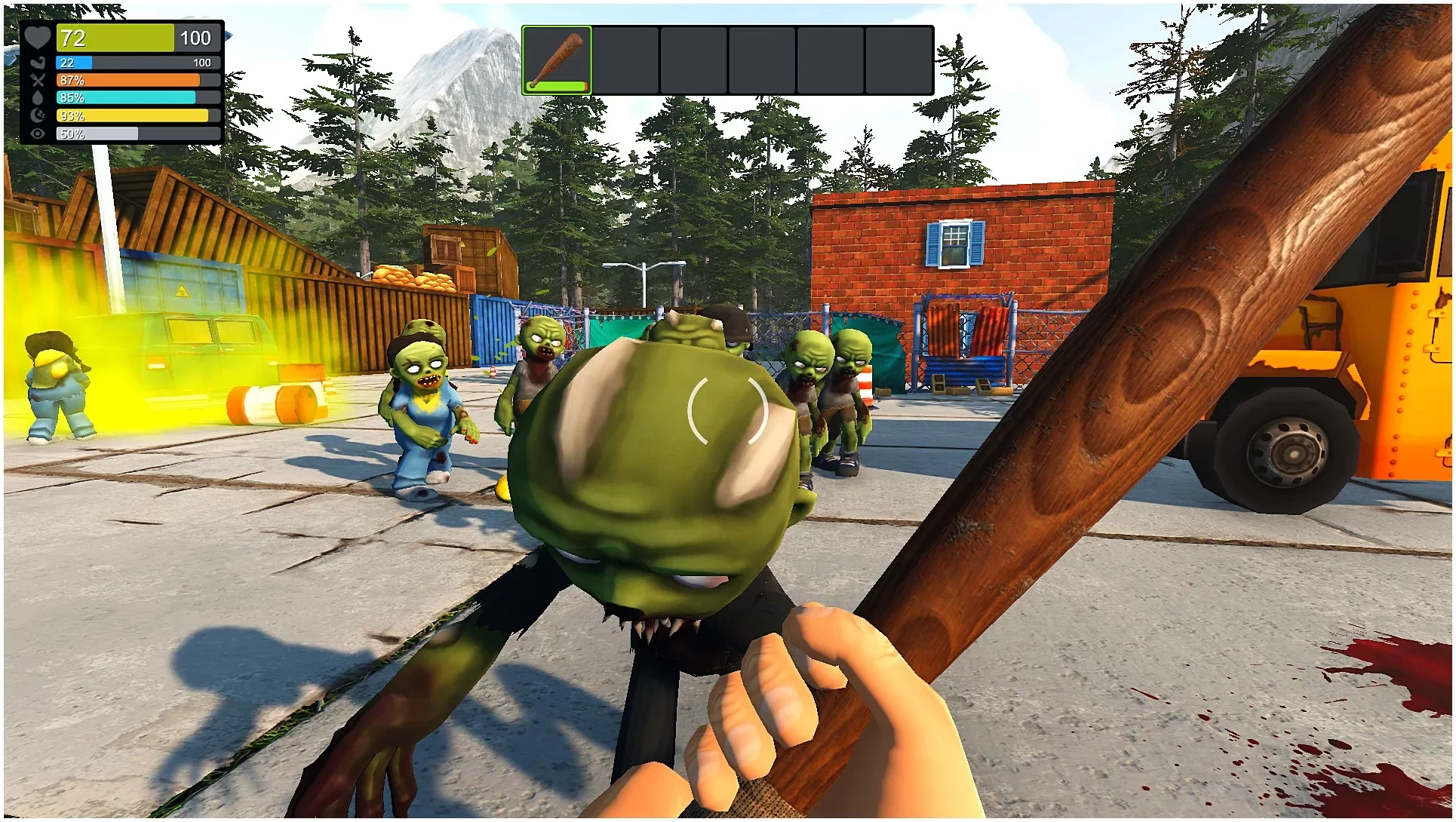Image resolution: width=1456 pixels, height=822 pixels.
Task: Select the baseball bat hotbar slot
Action: (x=557, y=60)
